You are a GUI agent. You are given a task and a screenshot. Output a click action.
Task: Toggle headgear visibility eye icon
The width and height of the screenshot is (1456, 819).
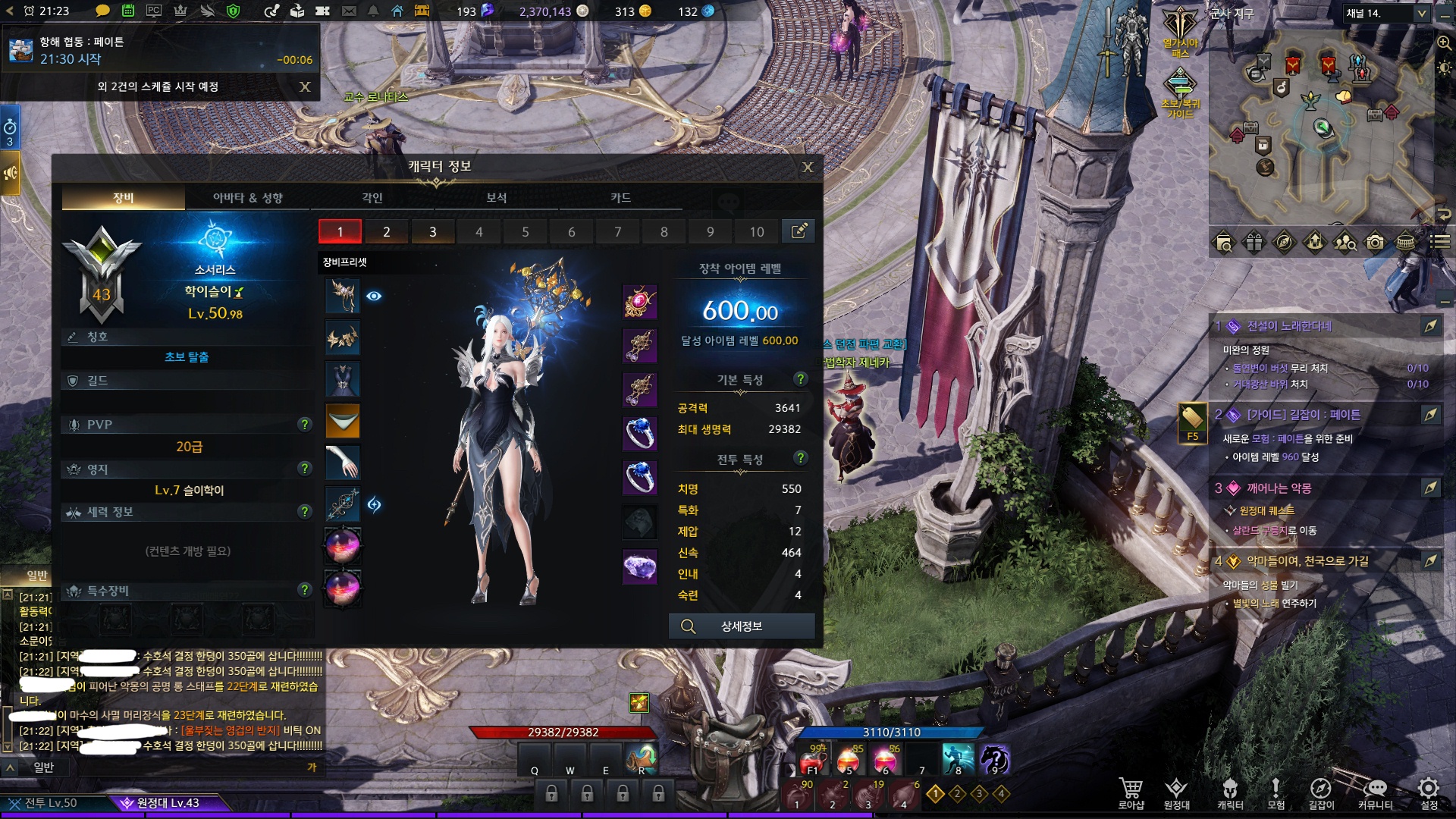click(374, 296)
